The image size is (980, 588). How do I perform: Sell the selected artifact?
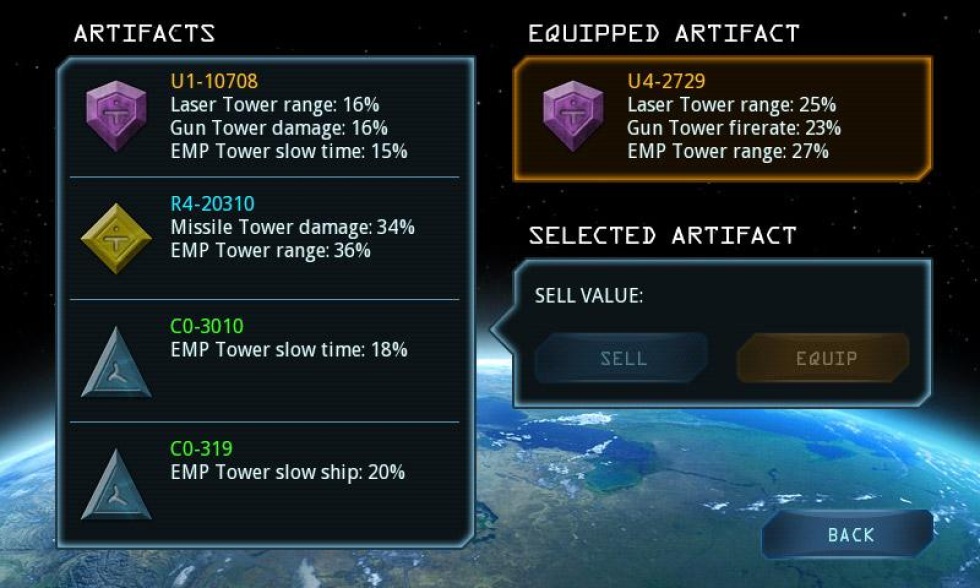tap(622, 358)
